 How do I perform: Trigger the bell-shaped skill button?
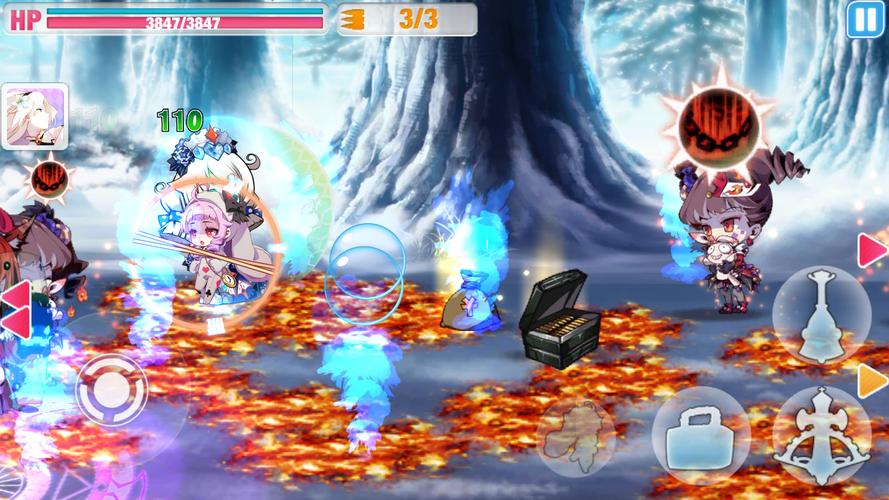click(x=822, y=315)
